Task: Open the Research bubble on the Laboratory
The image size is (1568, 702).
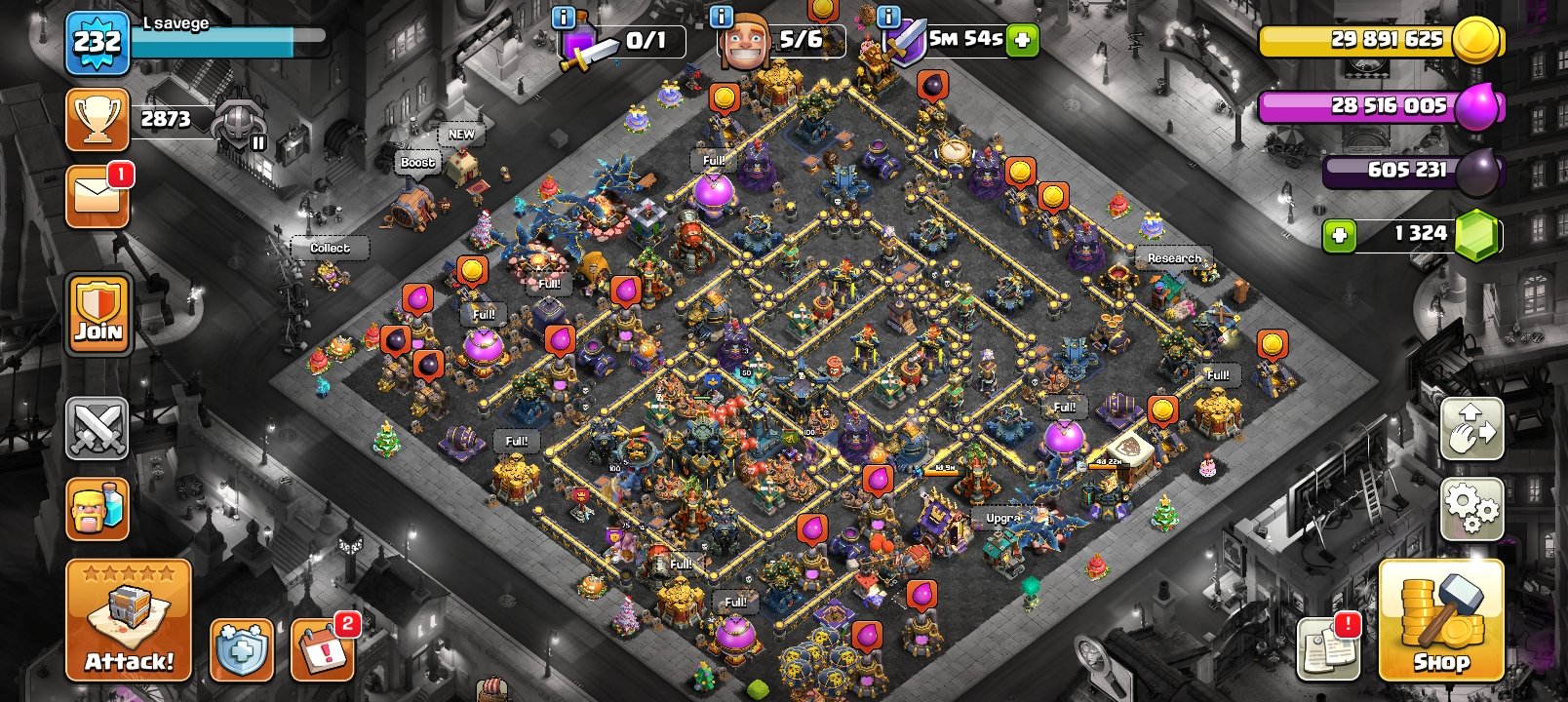Action: click(1173, 259)
